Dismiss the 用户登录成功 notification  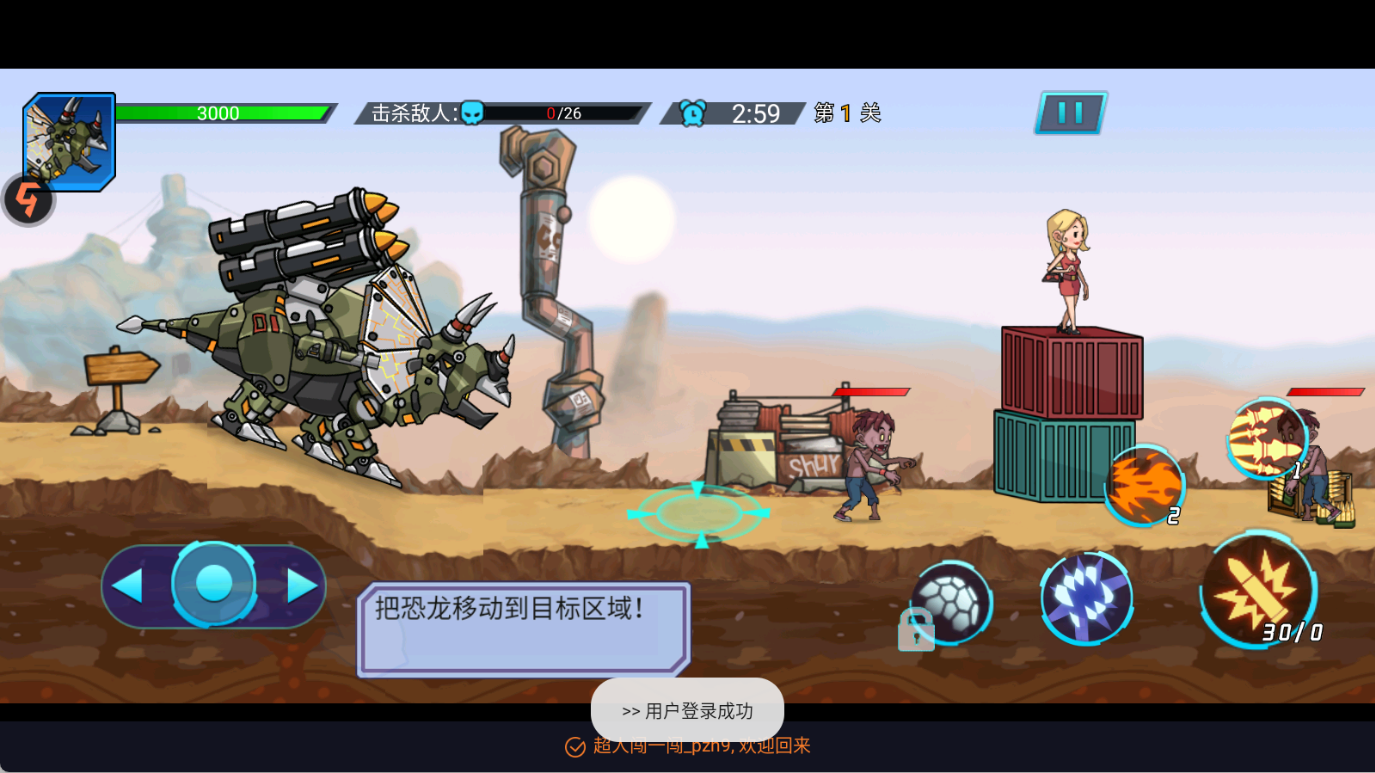687,709
